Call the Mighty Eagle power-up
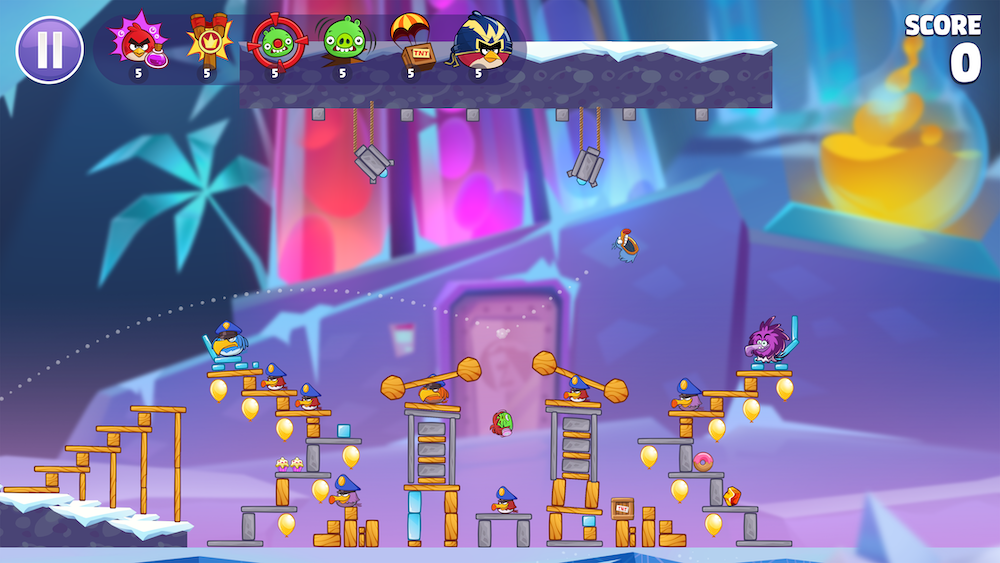 tap(480, 42)
